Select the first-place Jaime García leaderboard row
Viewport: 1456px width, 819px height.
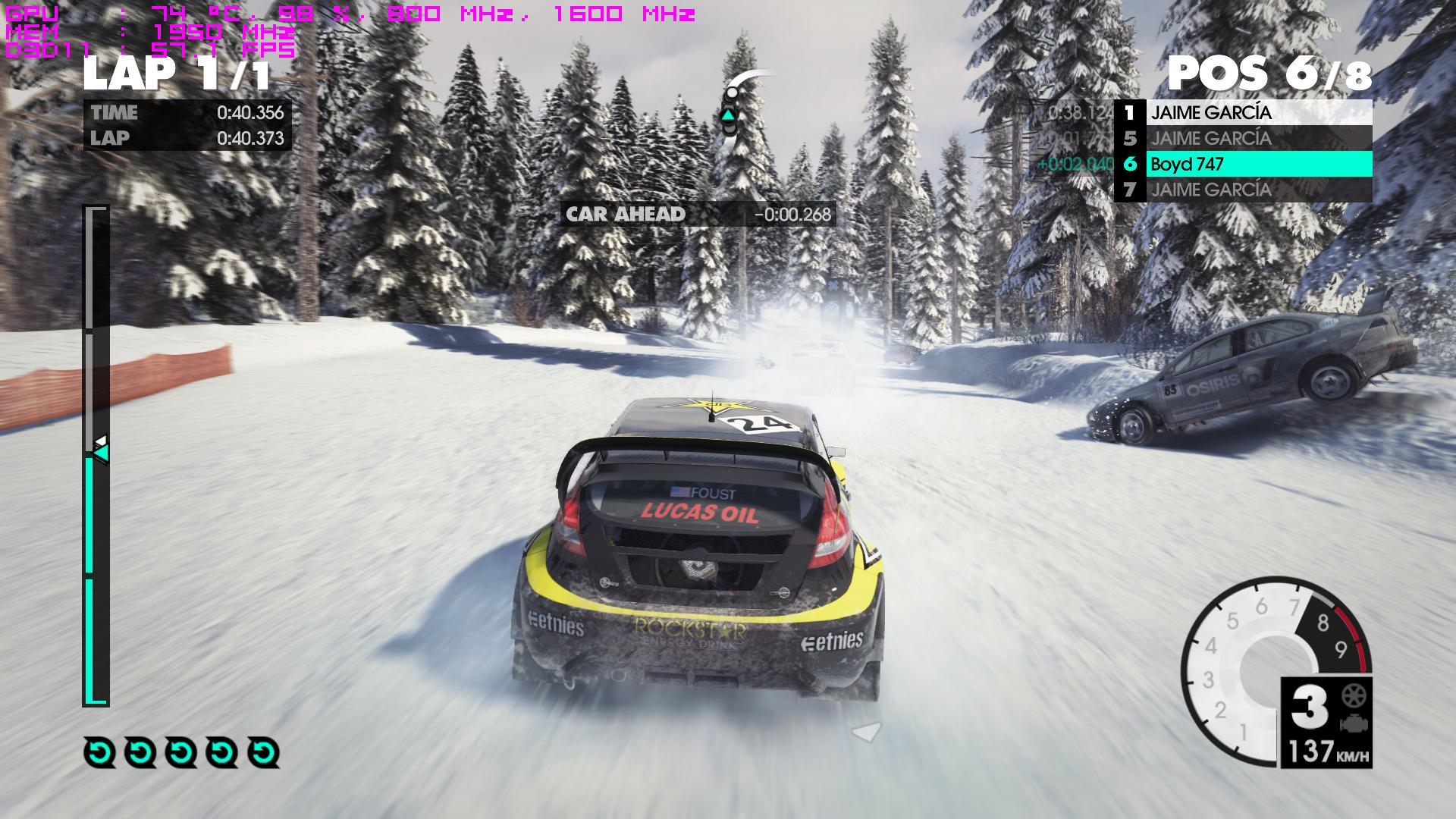point(1244,113)
